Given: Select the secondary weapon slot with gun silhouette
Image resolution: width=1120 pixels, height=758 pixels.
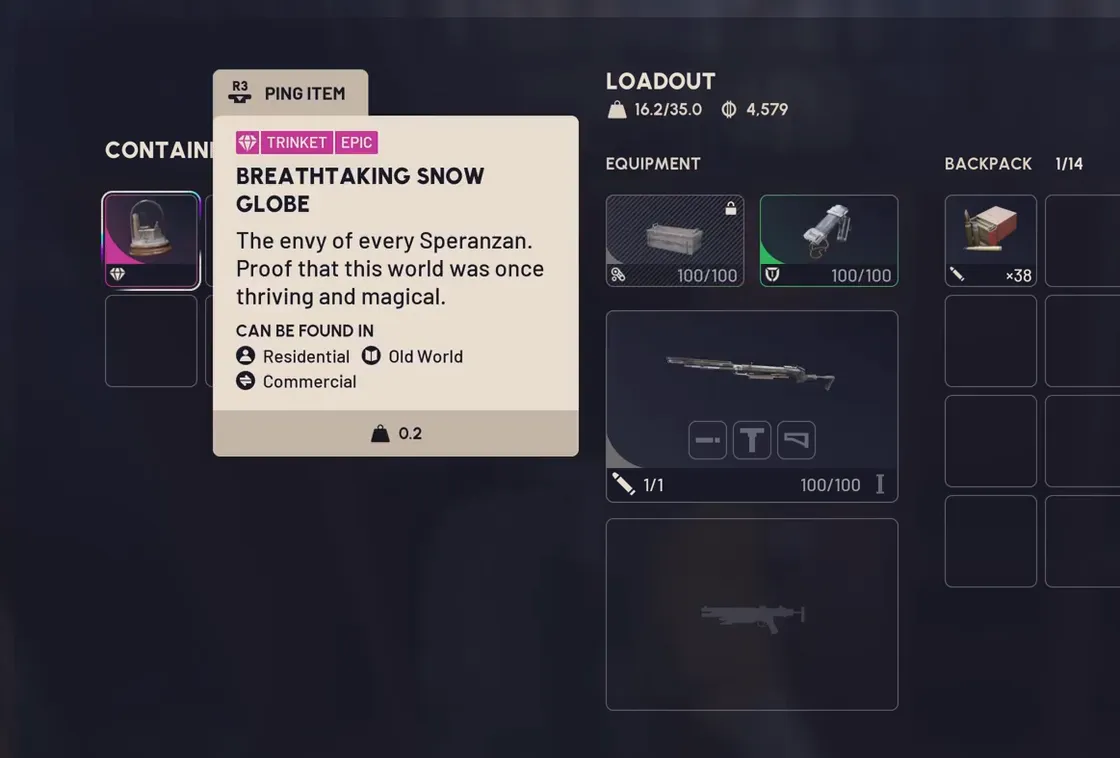Looking at the screenshot, I should (x=751, y=614).
